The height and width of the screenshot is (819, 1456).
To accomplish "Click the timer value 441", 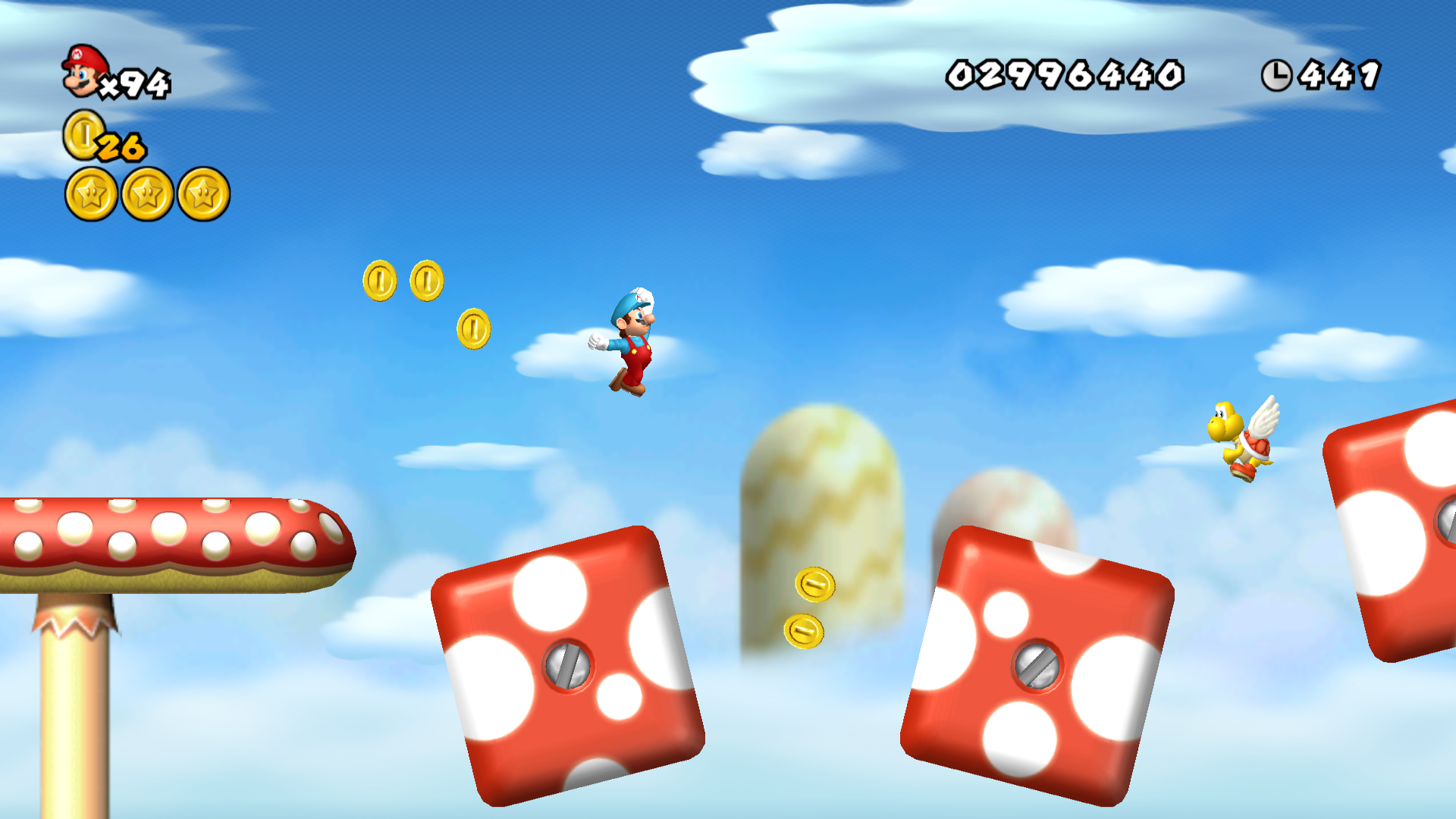I will point(1339,73).
